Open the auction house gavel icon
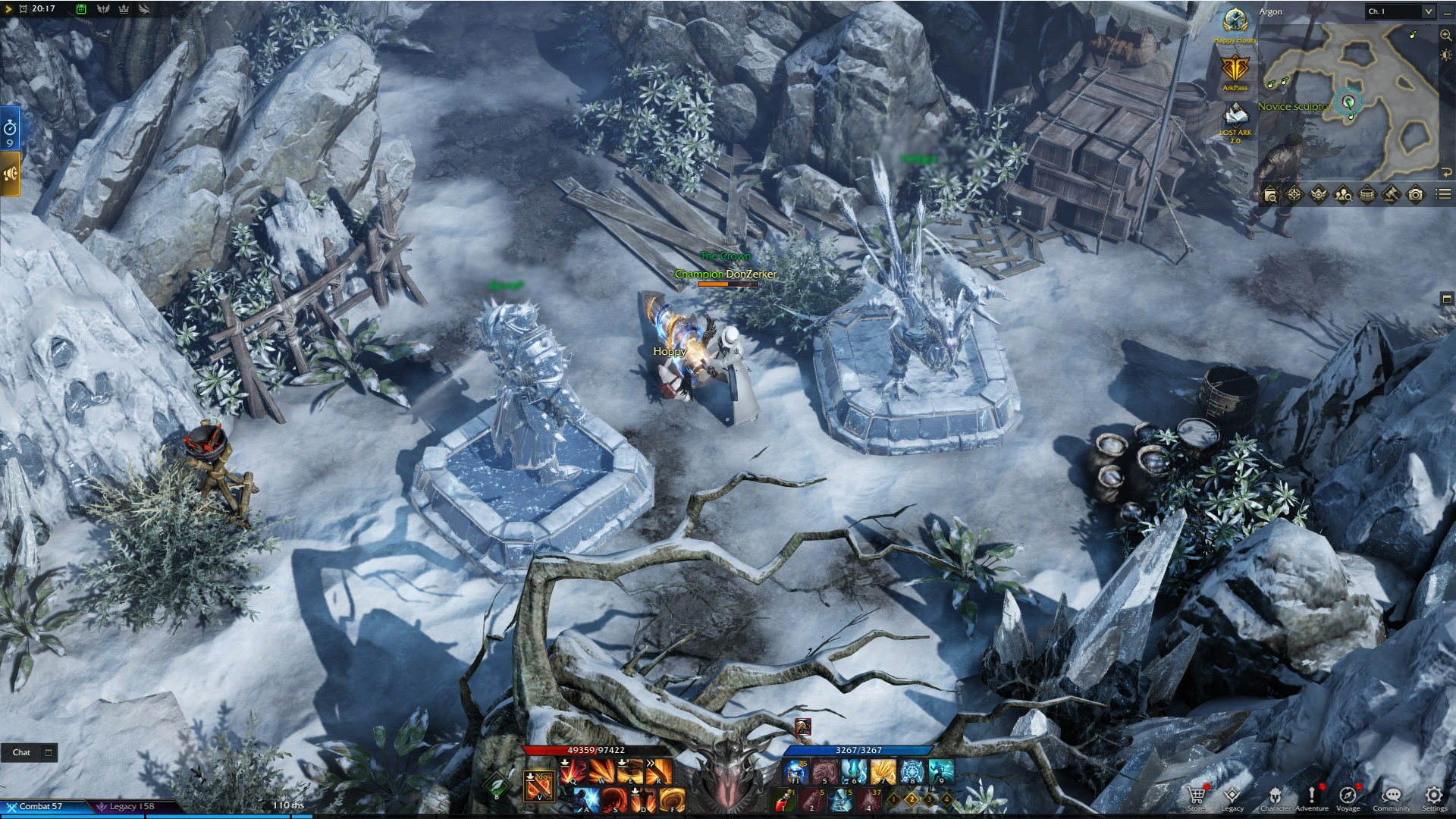The image size is (1456, 819). 1390,196
